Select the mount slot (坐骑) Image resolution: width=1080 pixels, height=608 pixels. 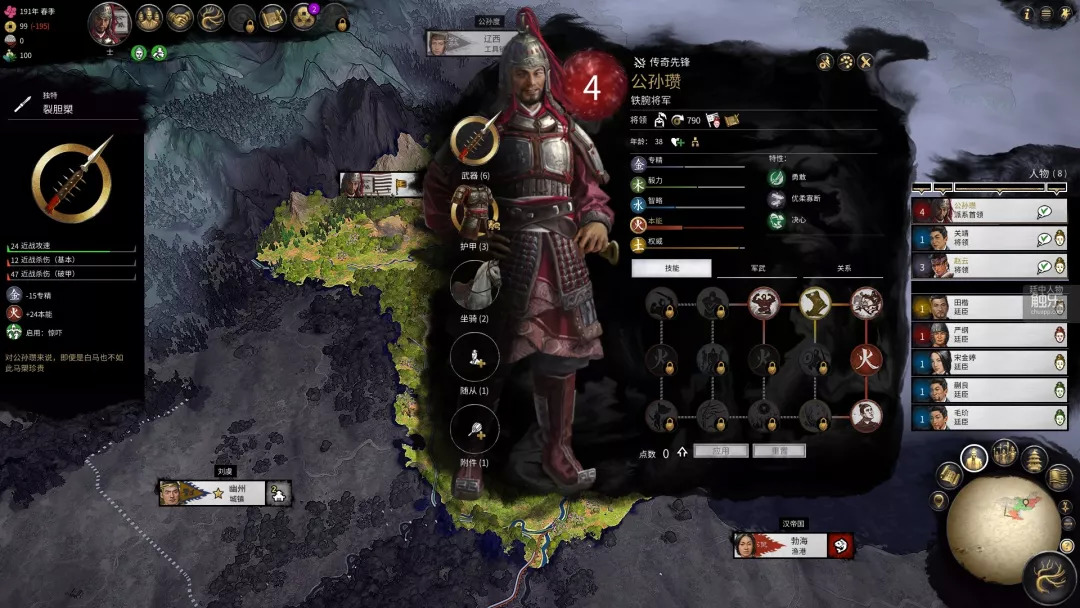[475, 285]
